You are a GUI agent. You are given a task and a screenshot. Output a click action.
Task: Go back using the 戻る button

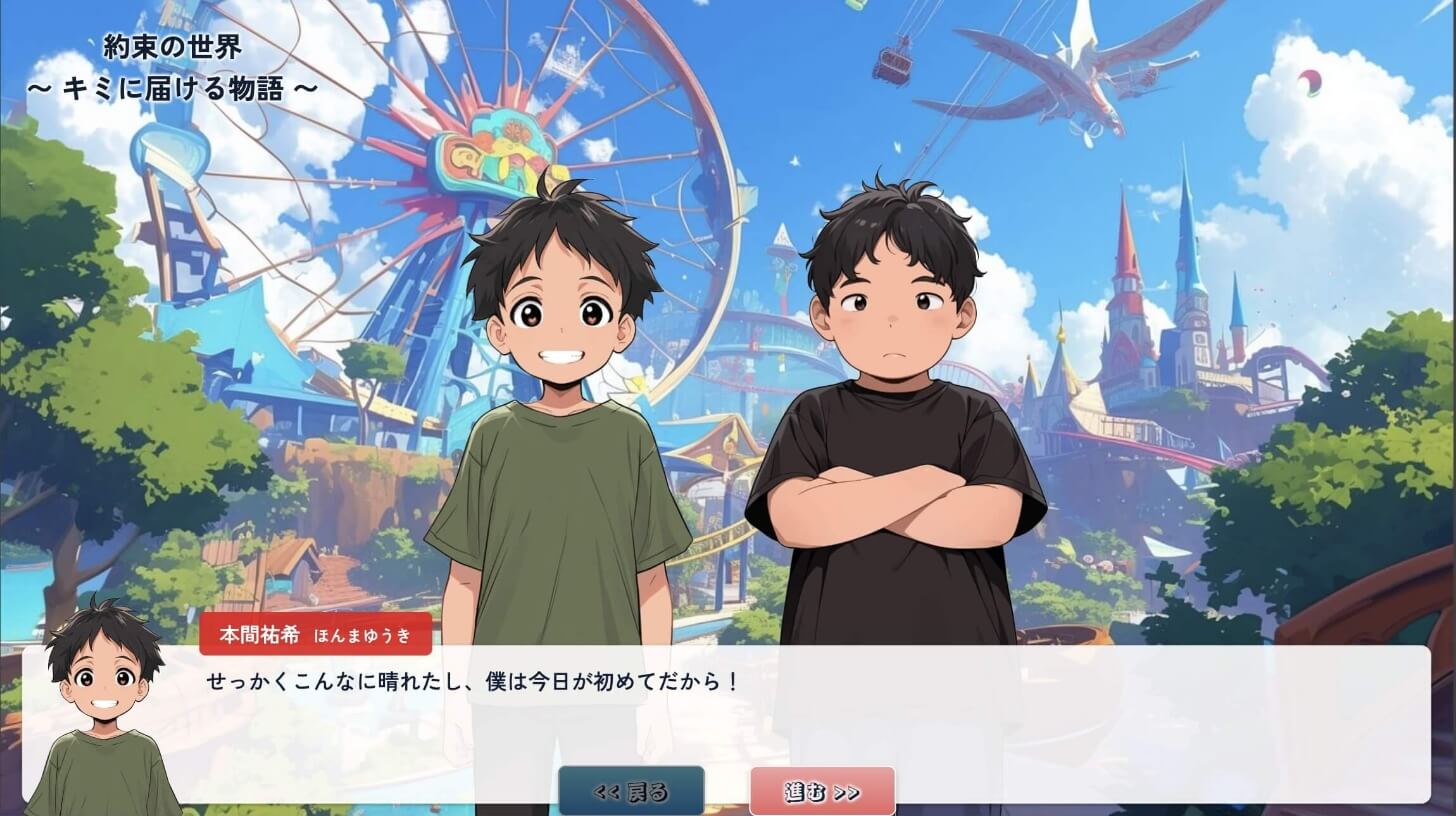pos(631,790)
